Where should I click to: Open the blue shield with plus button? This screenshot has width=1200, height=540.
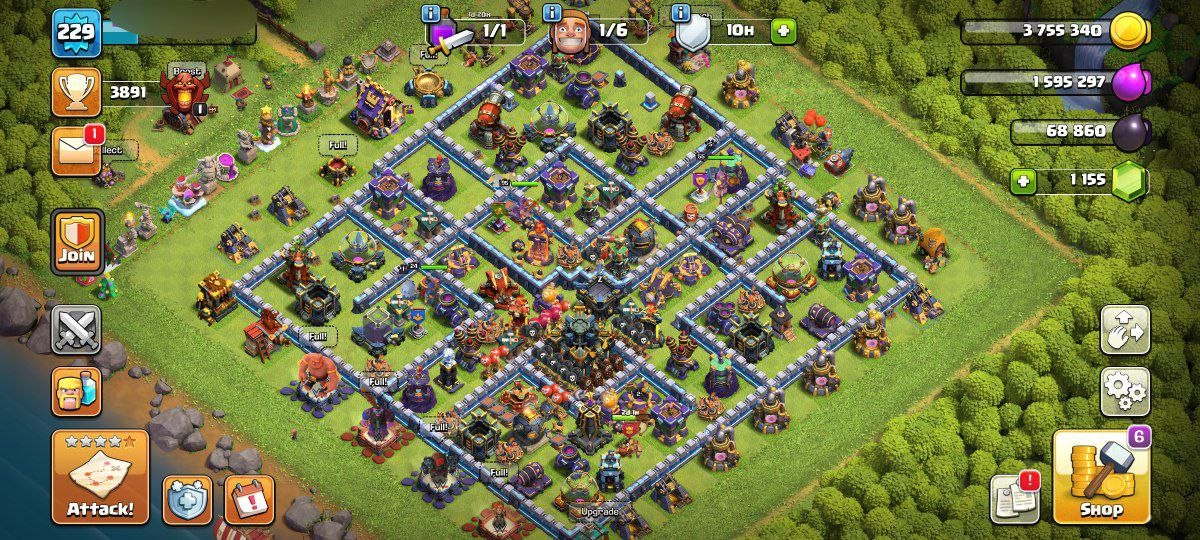click(187, 500)
